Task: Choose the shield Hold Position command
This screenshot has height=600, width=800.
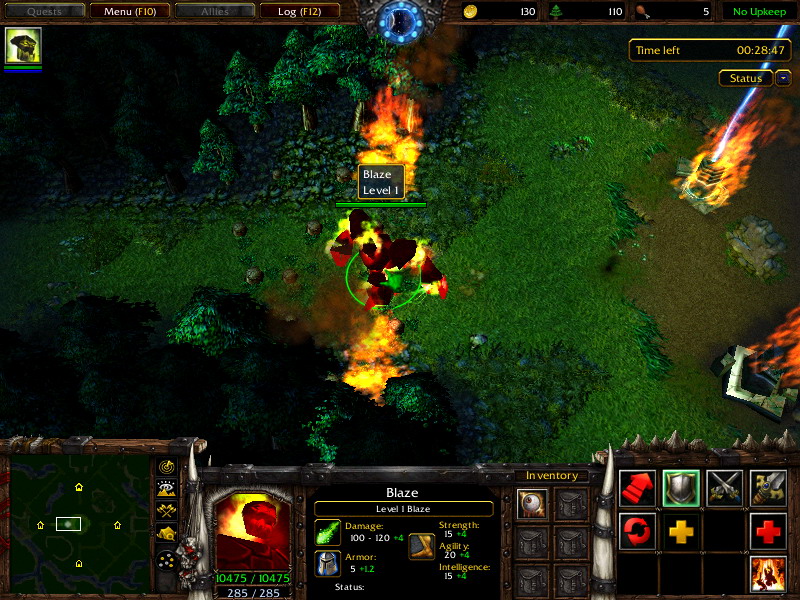Action: tap(681, 487)
